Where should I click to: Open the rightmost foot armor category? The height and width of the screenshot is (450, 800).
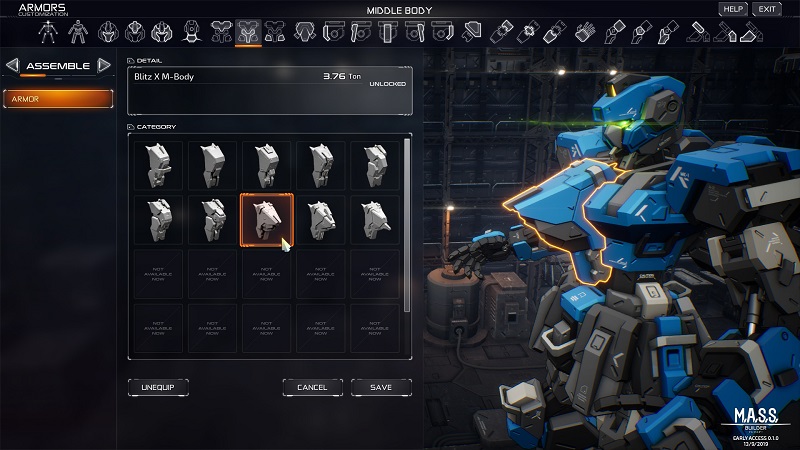(x=752, y=32)
